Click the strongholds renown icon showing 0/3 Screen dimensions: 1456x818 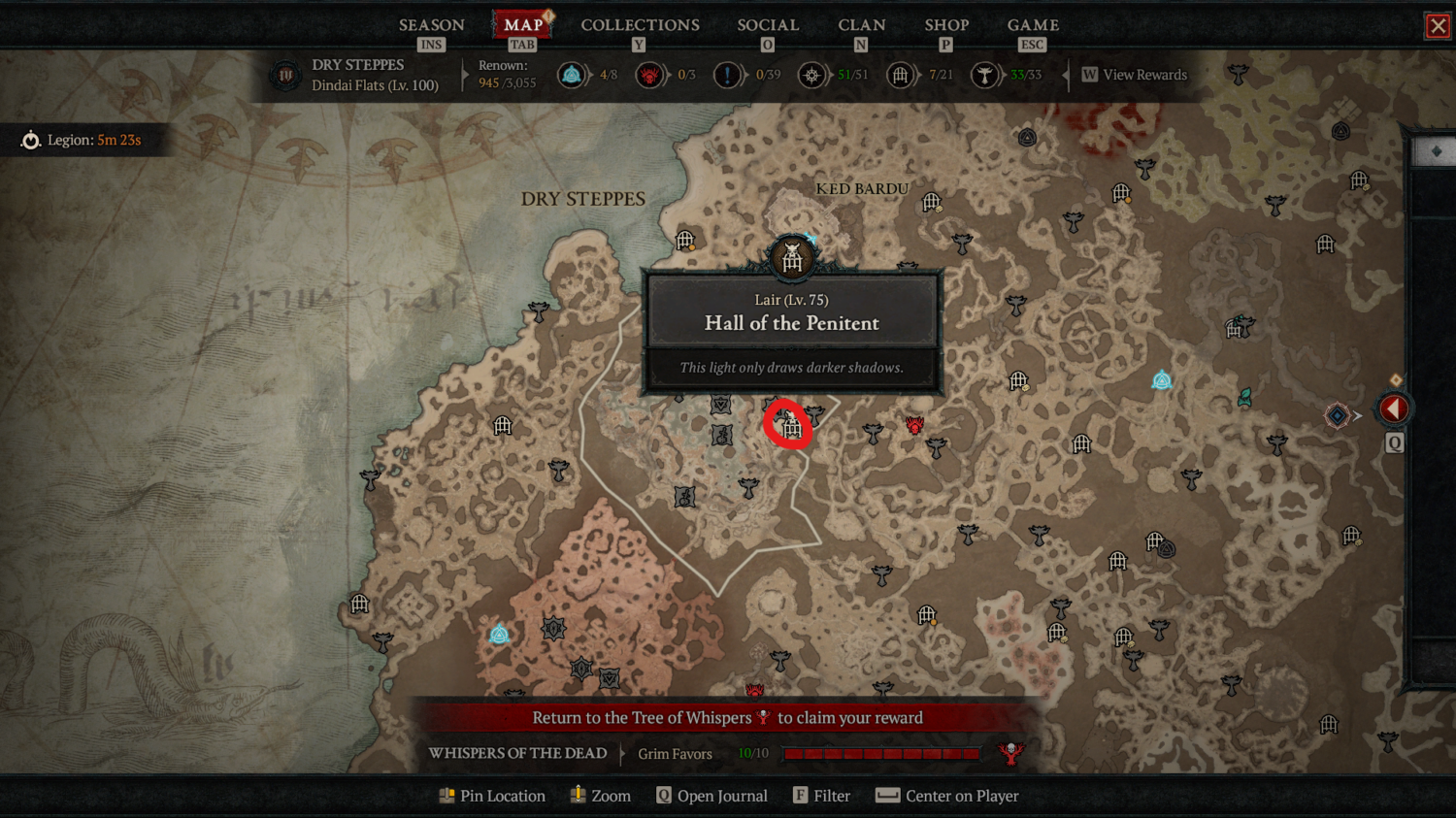[x=651, y=75]
